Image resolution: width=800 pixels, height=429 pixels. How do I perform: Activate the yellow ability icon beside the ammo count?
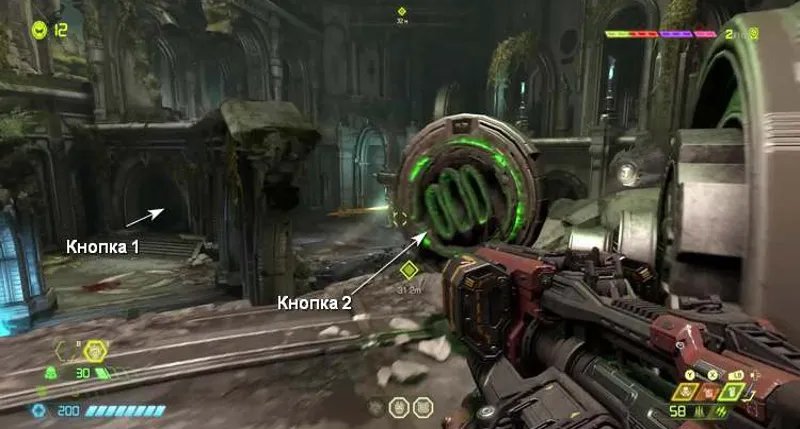coord(685,392)
